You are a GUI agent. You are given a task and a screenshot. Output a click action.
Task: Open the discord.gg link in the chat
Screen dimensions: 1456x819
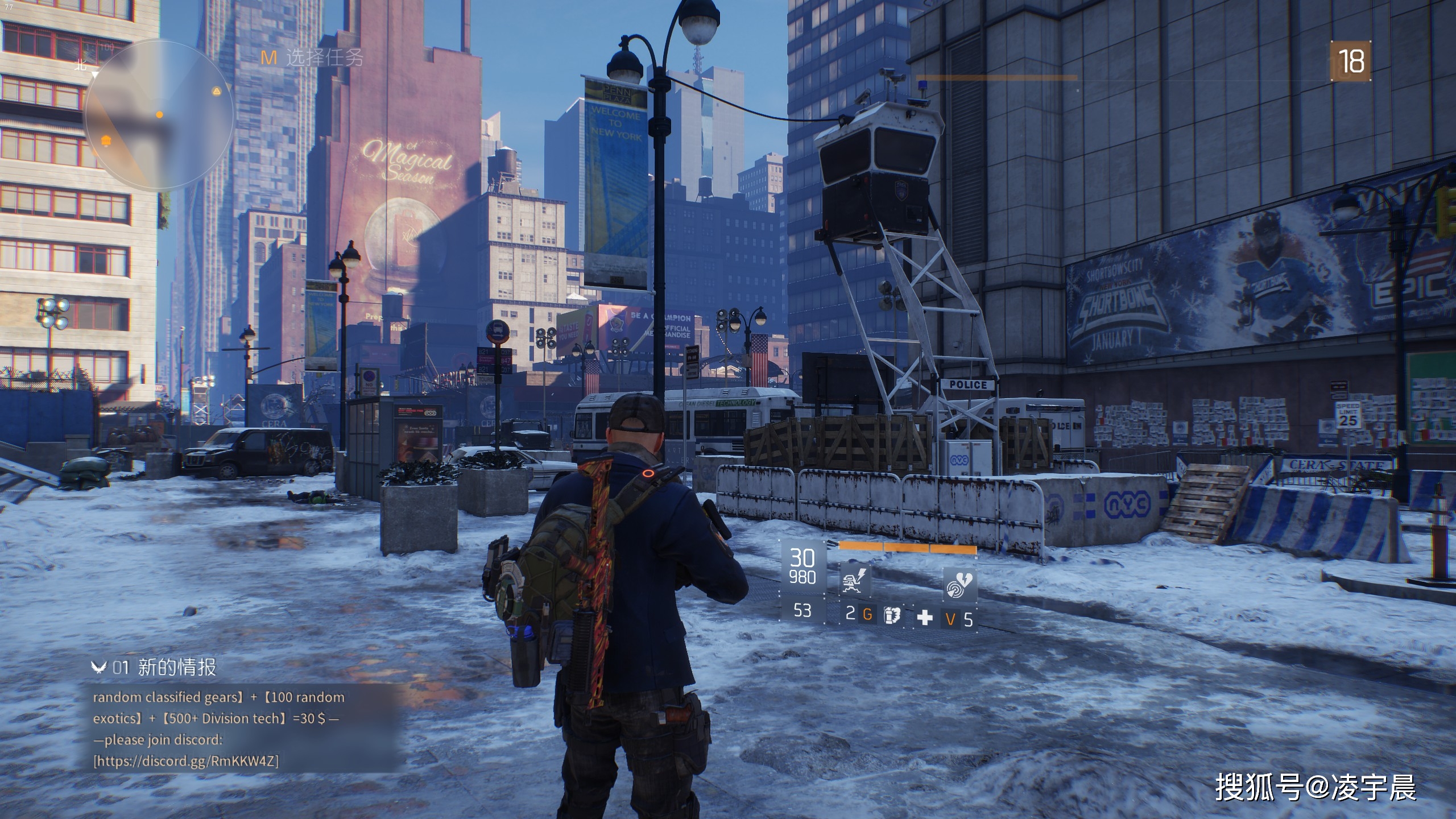[x=186, y=761]
